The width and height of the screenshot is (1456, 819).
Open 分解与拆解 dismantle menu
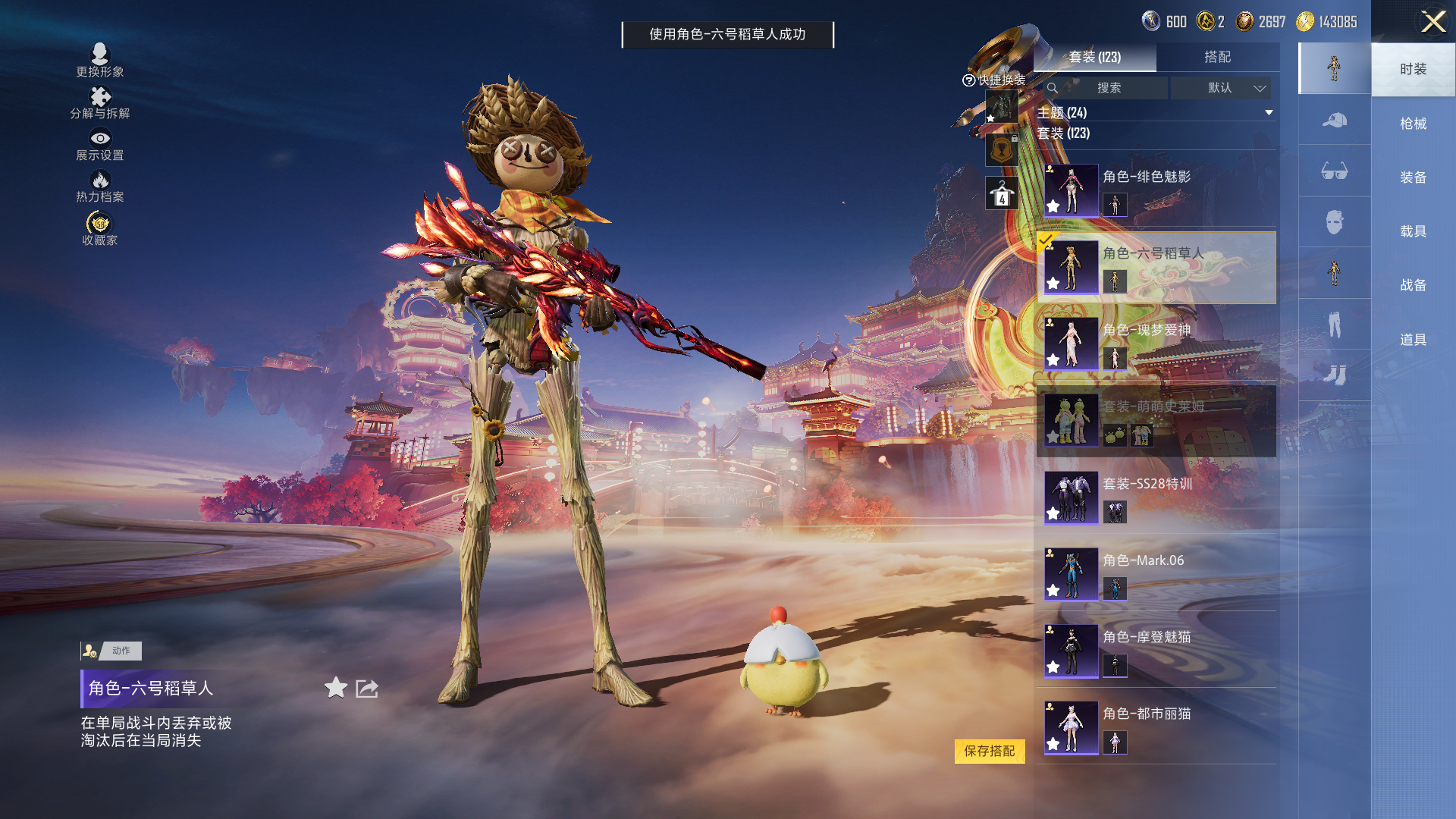click(100, 103)
